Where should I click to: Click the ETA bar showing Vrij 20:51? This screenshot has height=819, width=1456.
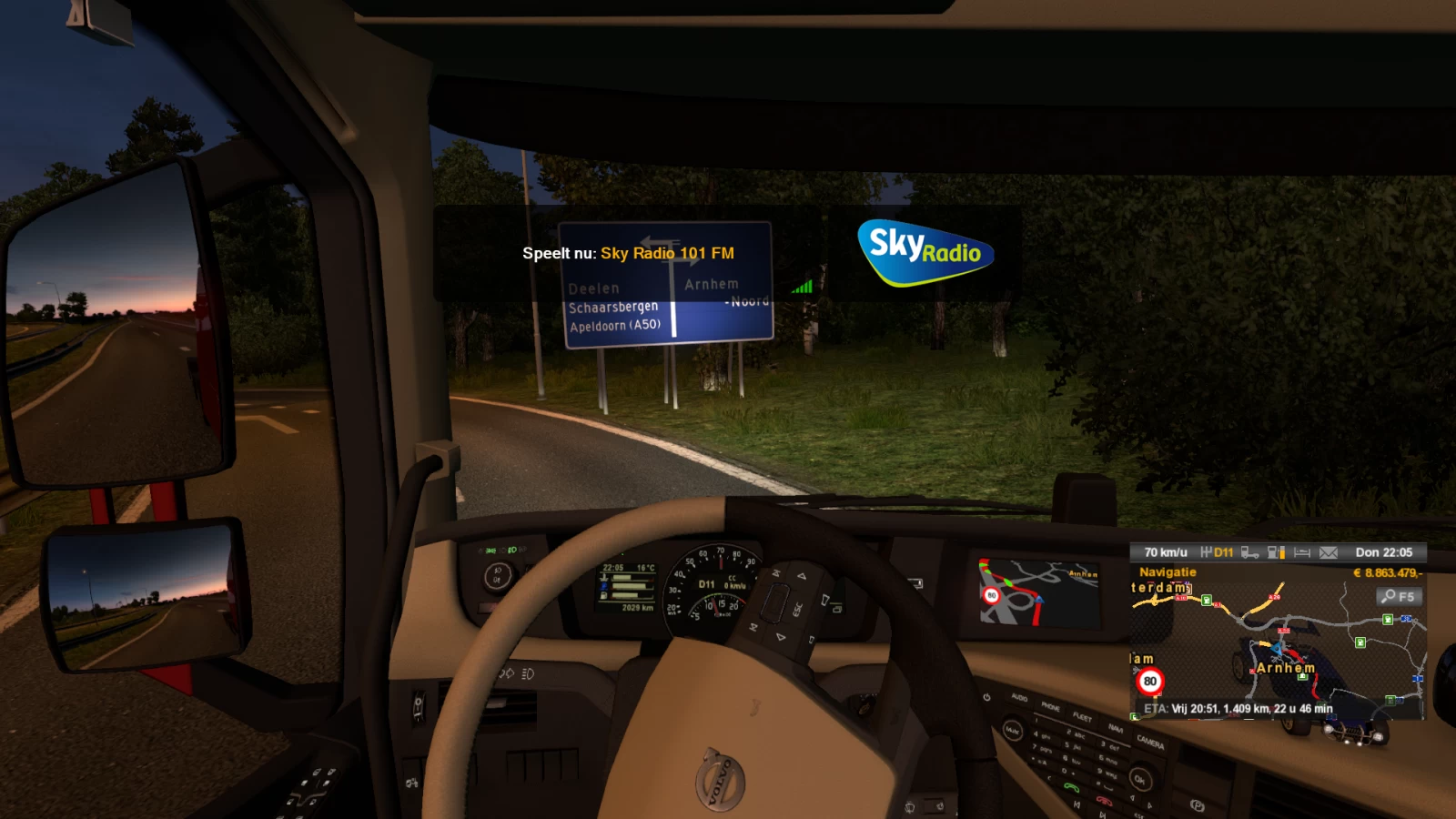click(x=1238, y=707)
